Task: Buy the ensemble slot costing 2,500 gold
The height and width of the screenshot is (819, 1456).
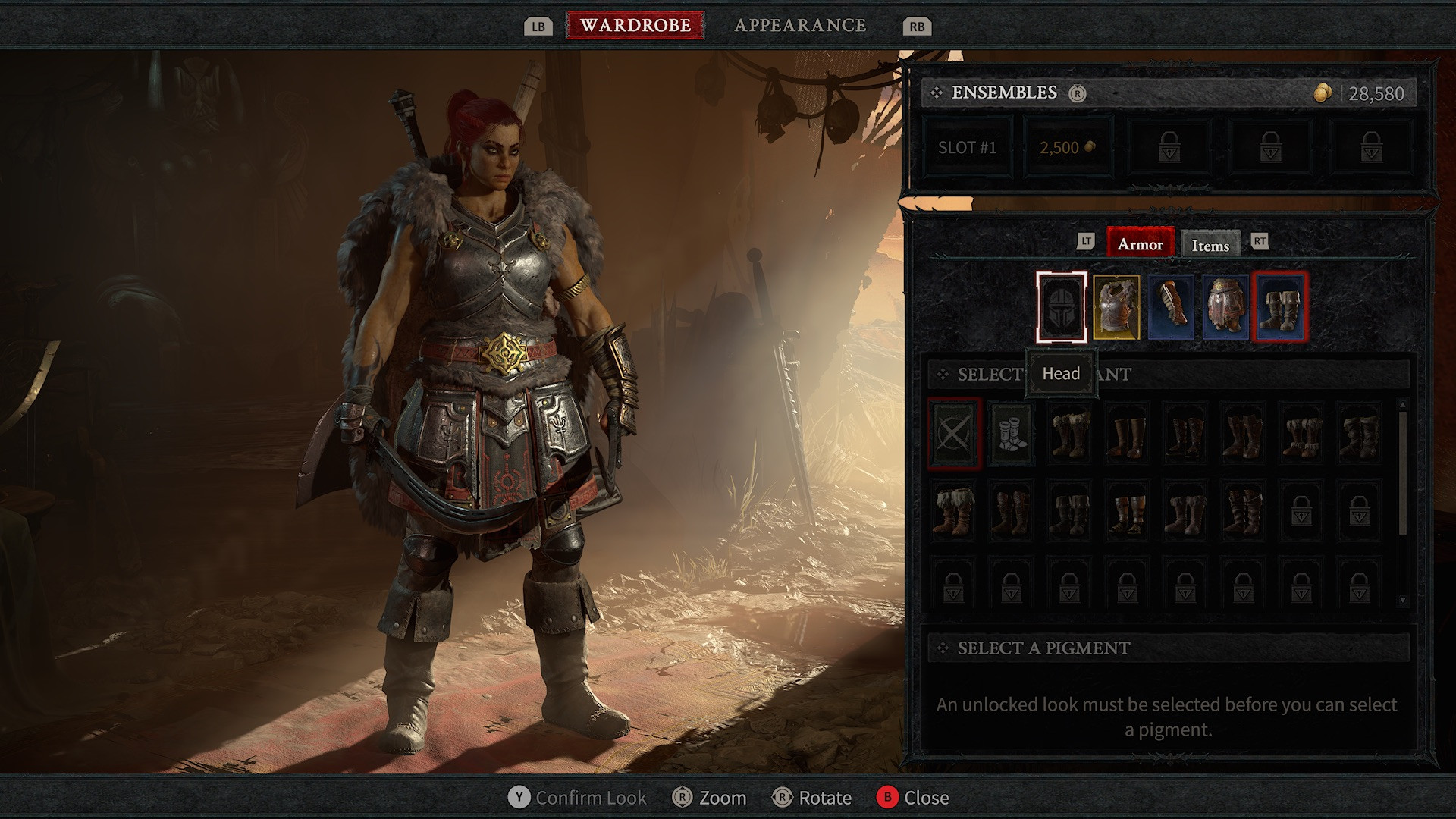Action: pyautogui.click(x=1068, y=148)
